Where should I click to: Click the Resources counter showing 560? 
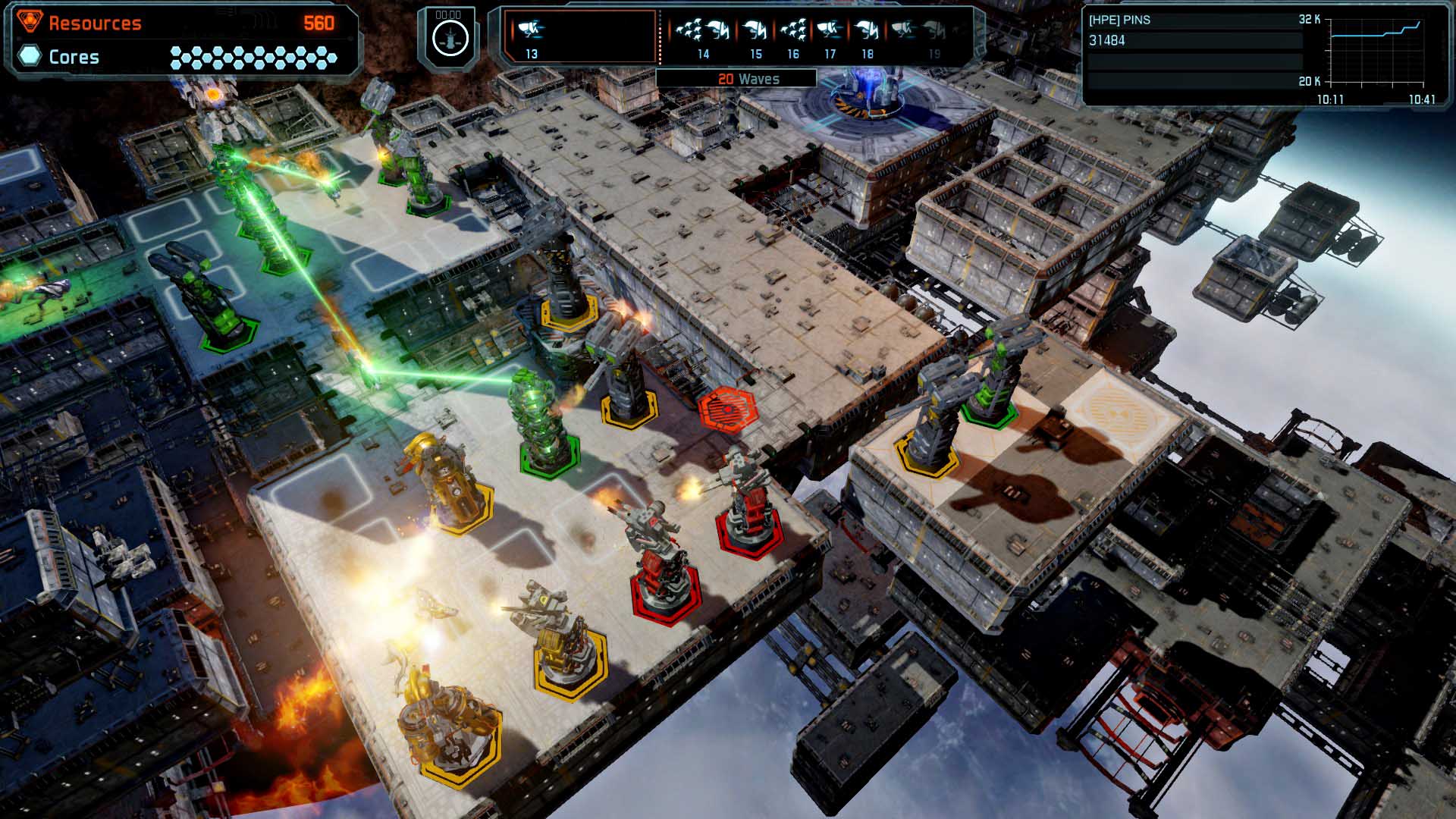[318, 23]
